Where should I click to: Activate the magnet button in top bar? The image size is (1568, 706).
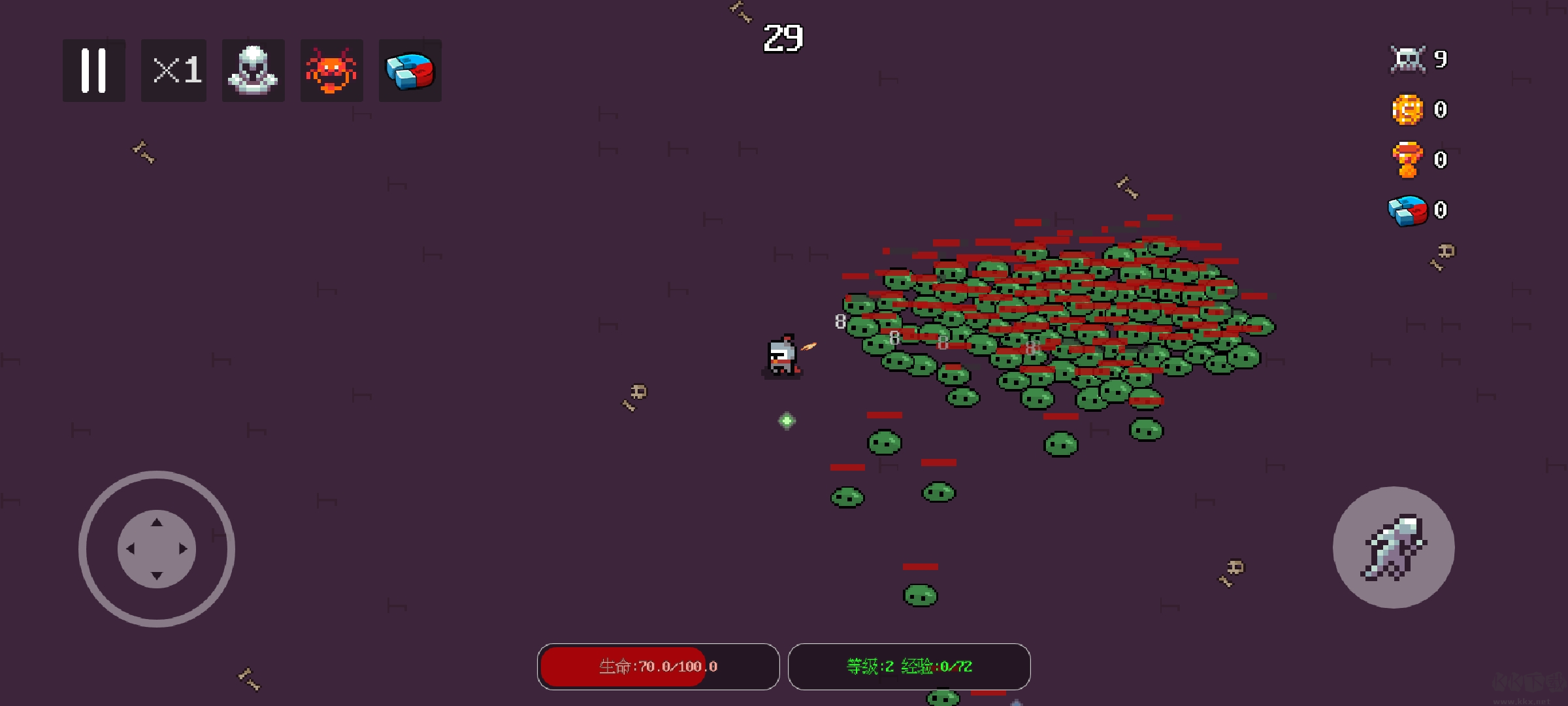pos(410,71)
